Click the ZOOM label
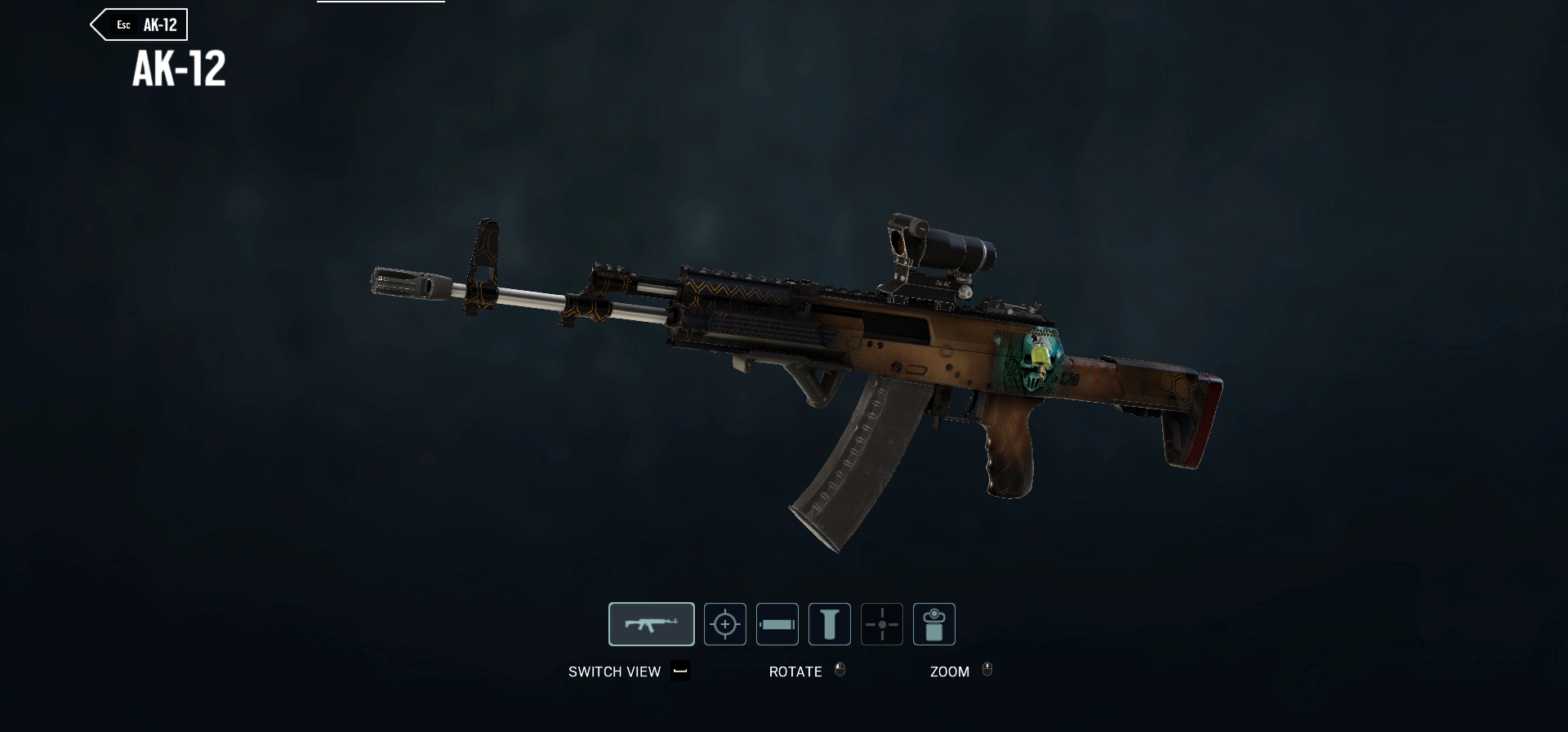 [950, 672]
